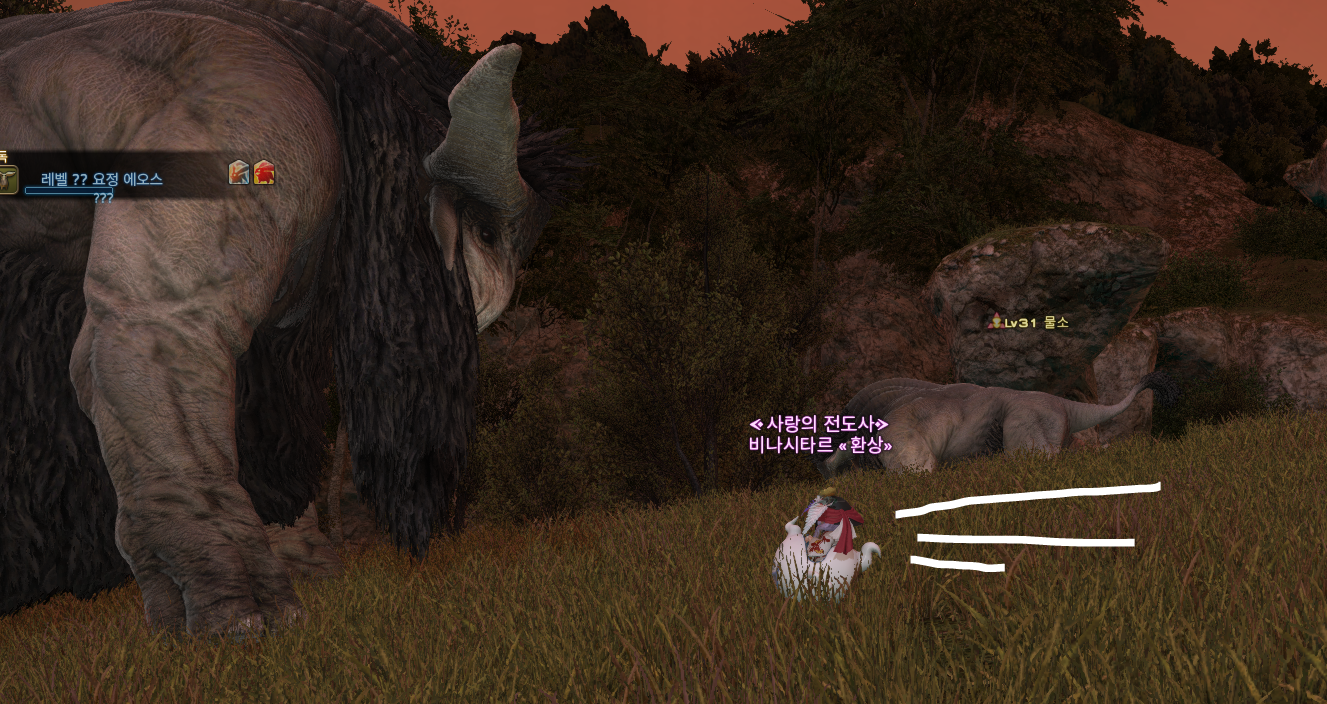
Task: Click the blue-bordered sword status icon
Action: coord(239,173)
